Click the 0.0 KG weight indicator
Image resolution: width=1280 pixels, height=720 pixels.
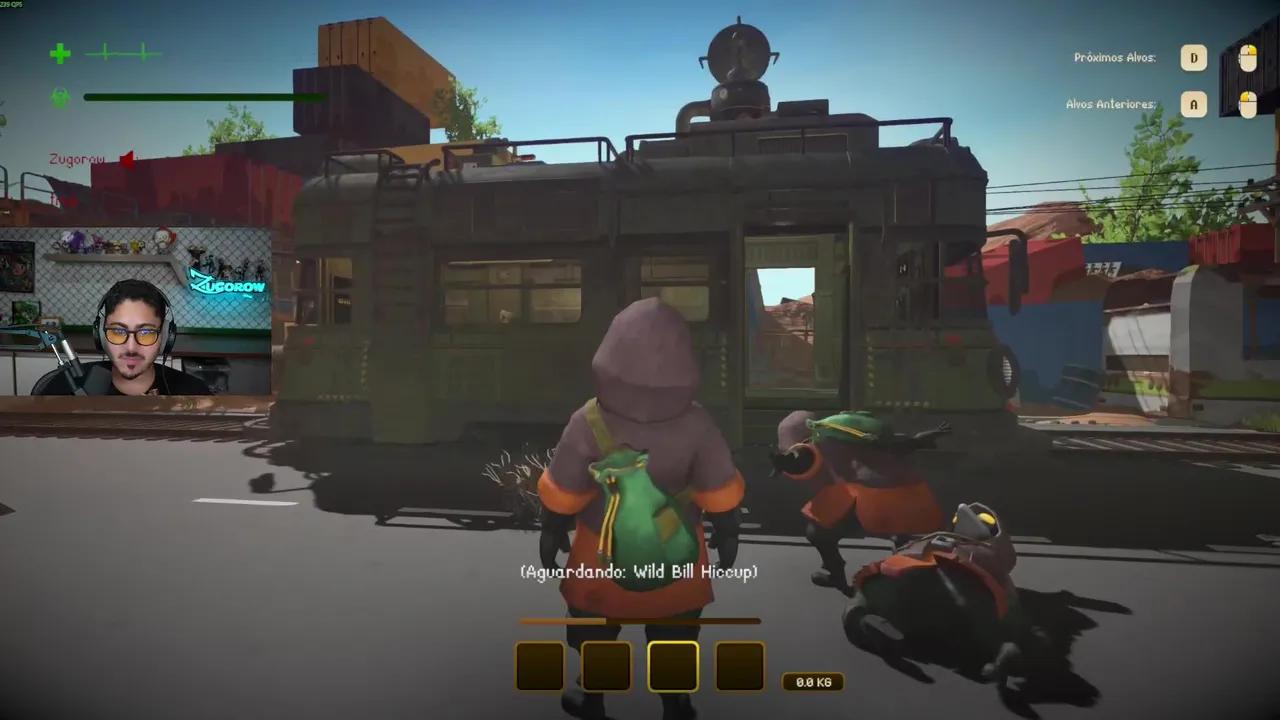pyautogui.click(x=813, y=682)
